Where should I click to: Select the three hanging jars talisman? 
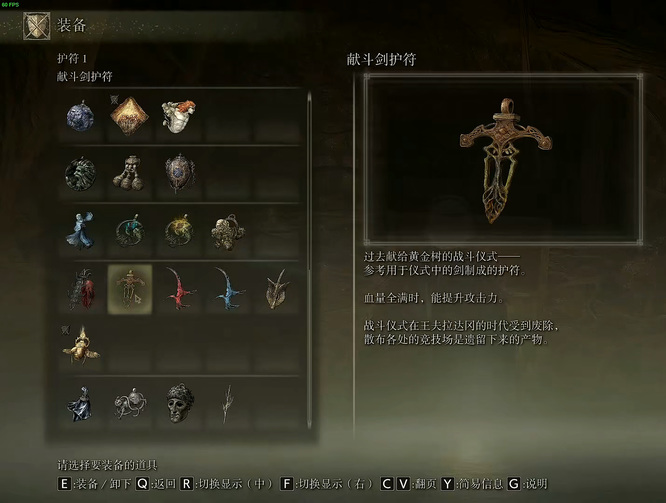click(130, 173)
